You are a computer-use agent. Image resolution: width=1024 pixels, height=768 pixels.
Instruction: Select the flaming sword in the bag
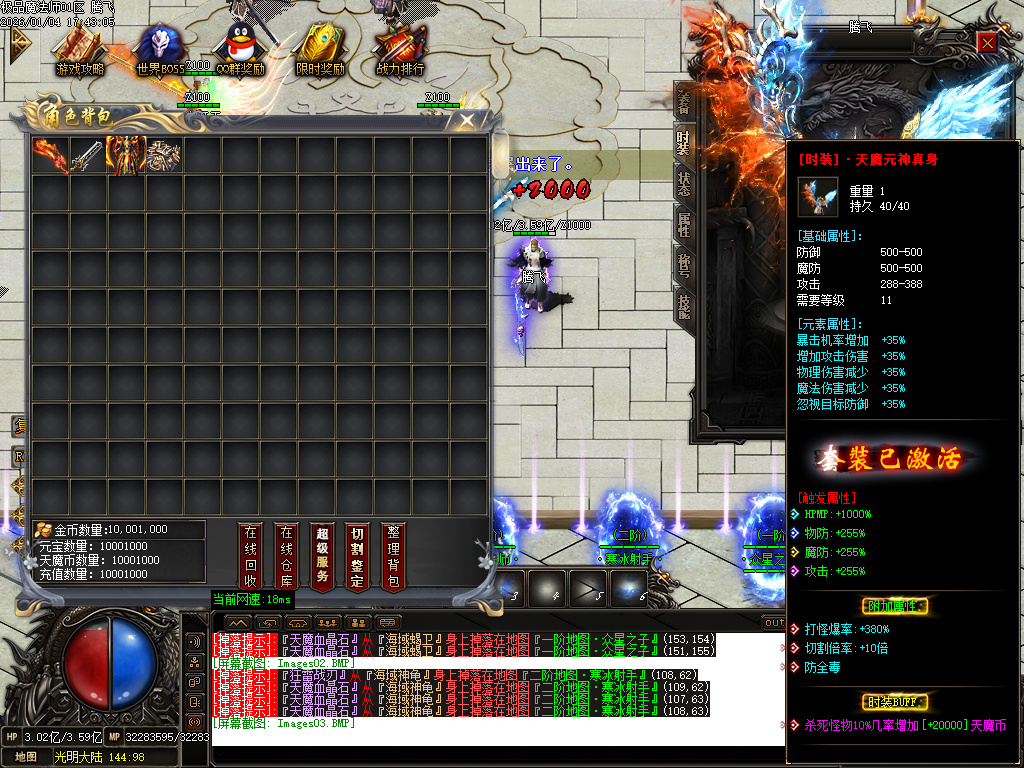click(50, 155)
